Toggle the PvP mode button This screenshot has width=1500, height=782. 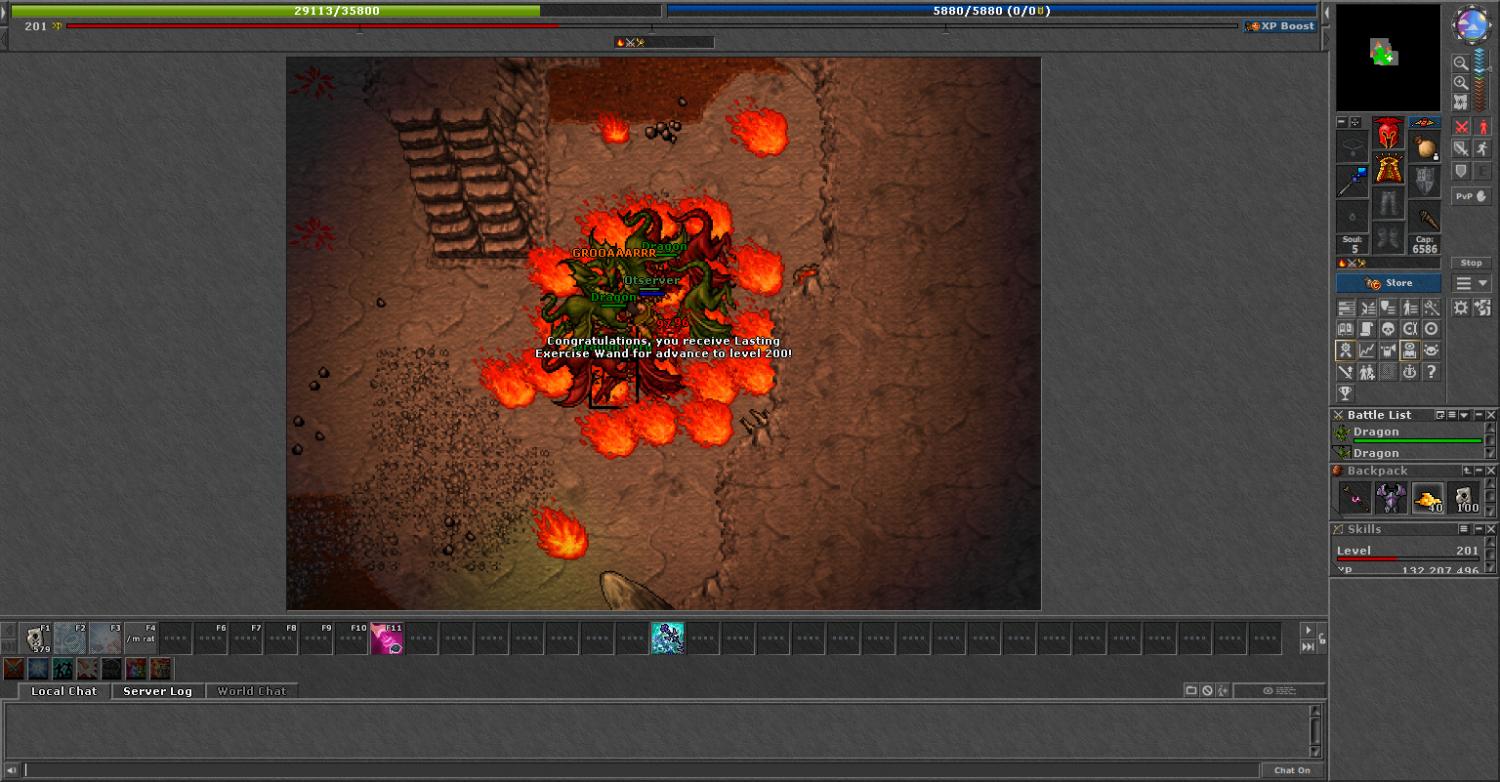pyautogui.click(x=1471, y=197)
